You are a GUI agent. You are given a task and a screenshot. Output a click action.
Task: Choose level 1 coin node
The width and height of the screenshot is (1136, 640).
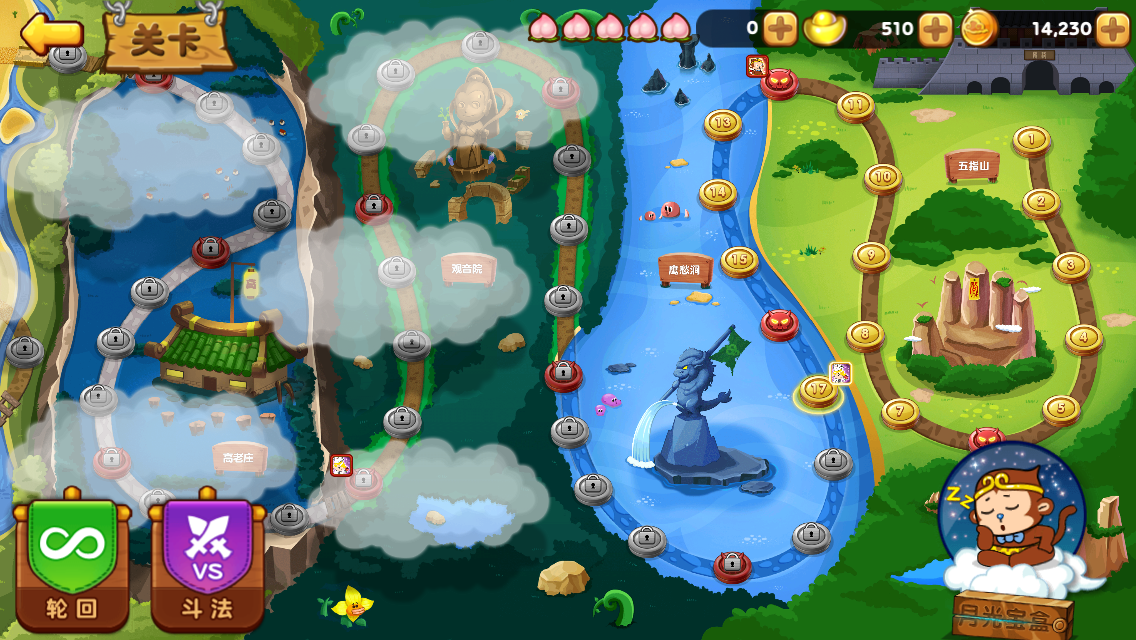[x=1031, y=139]
